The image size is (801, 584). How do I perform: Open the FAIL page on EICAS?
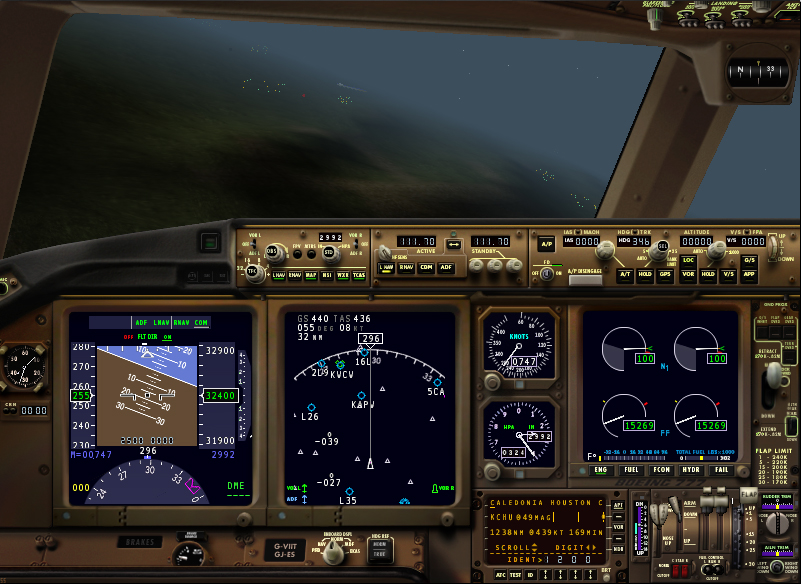coord(721,469)
